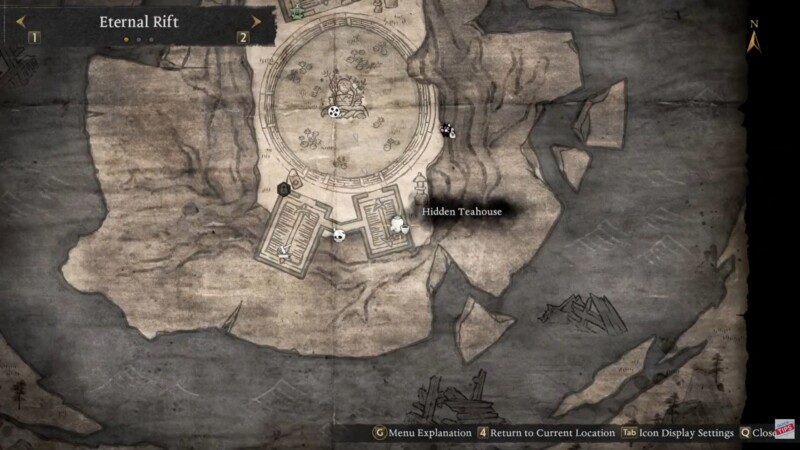Select the padlock marker on the map
Image resolution: width=800 pixels, height=450 pixels.
click(x=283, y=187)
